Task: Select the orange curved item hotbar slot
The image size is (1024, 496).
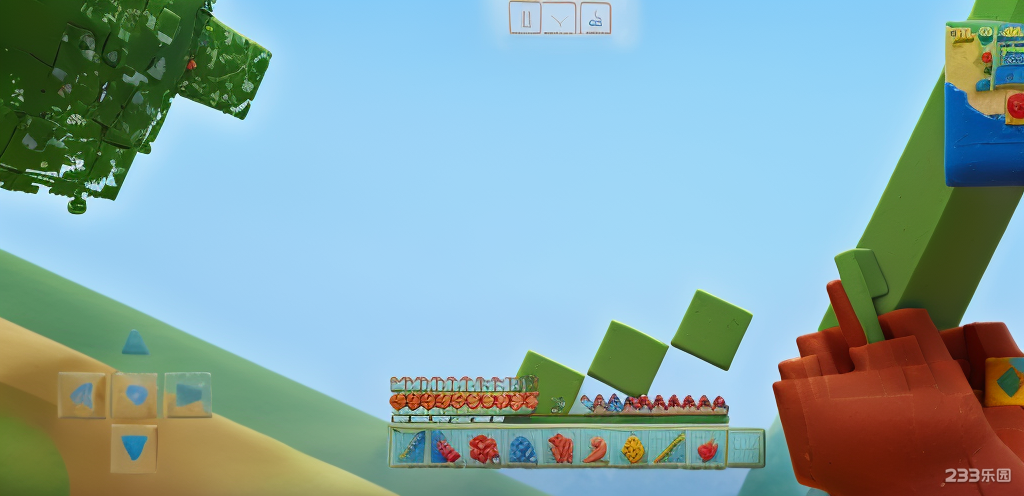Action: point(596,448)
